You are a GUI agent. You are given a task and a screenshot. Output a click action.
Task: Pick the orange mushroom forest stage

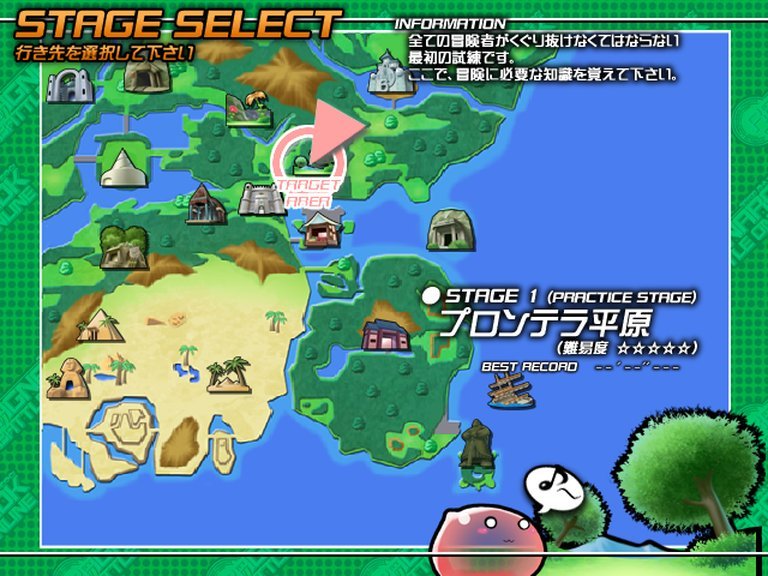pyautogui.click(x=246, y=106)
